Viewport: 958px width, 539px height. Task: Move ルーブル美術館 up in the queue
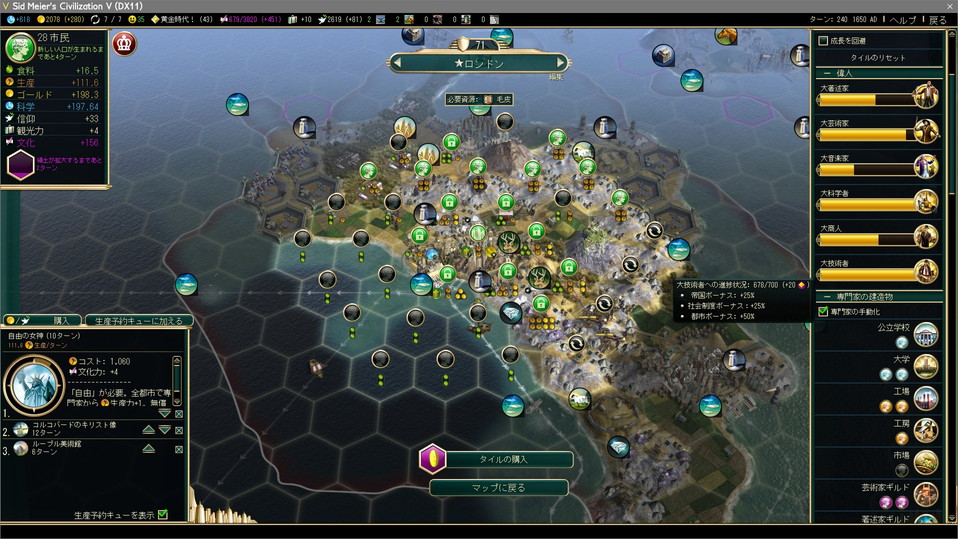[148, 448]
